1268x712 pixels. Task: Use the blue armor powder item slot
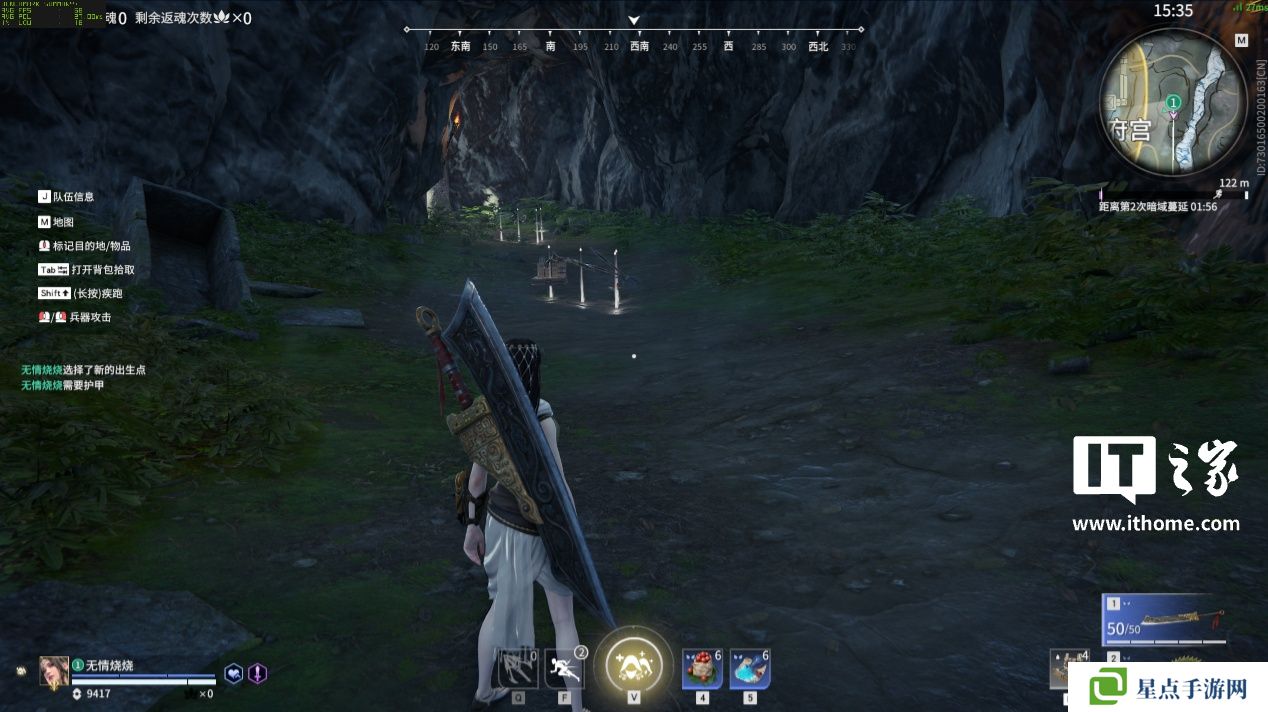(x=749, y=669)
